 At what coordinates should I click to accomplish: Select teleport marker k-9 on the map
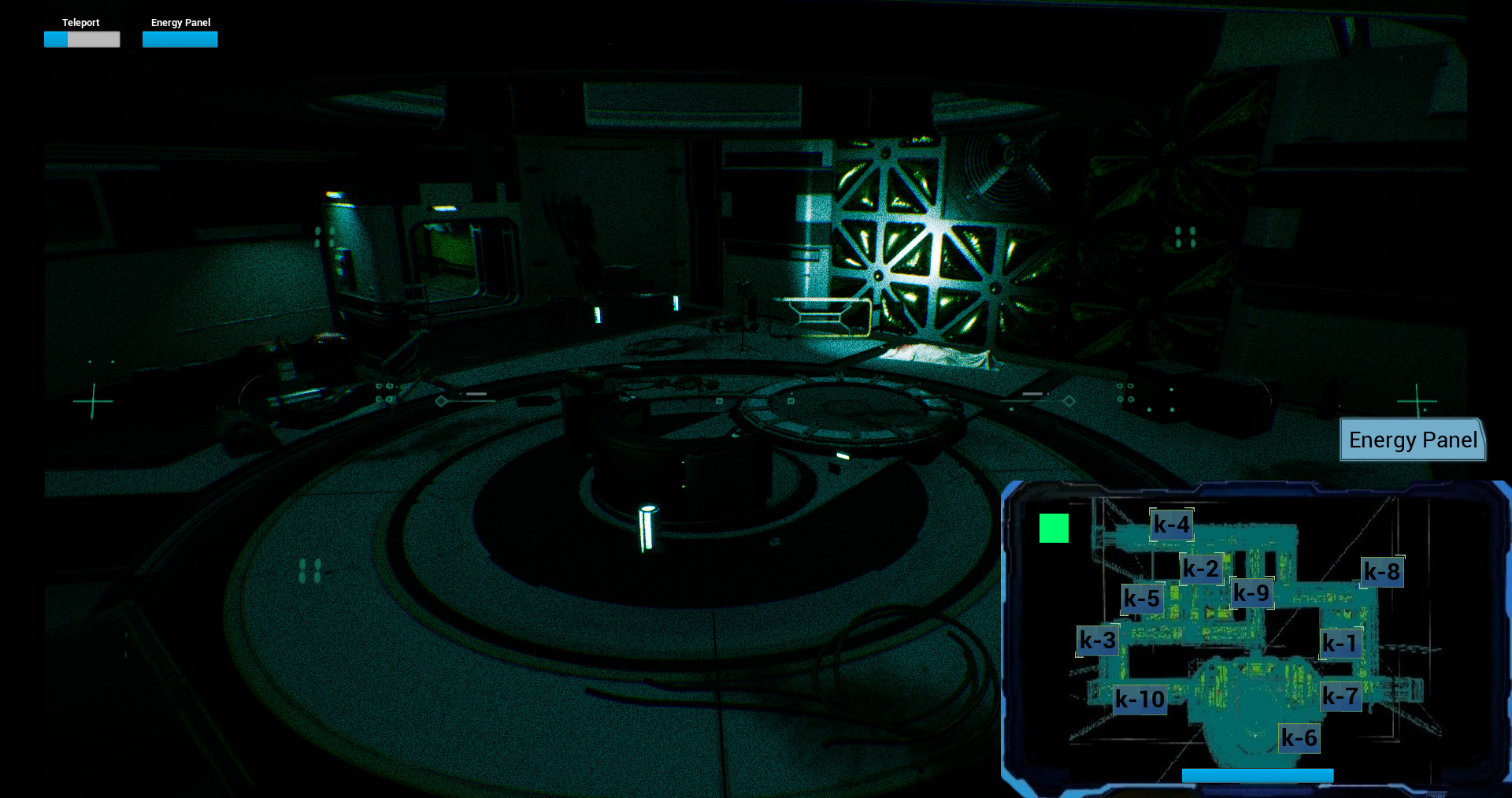[1254, 593]
